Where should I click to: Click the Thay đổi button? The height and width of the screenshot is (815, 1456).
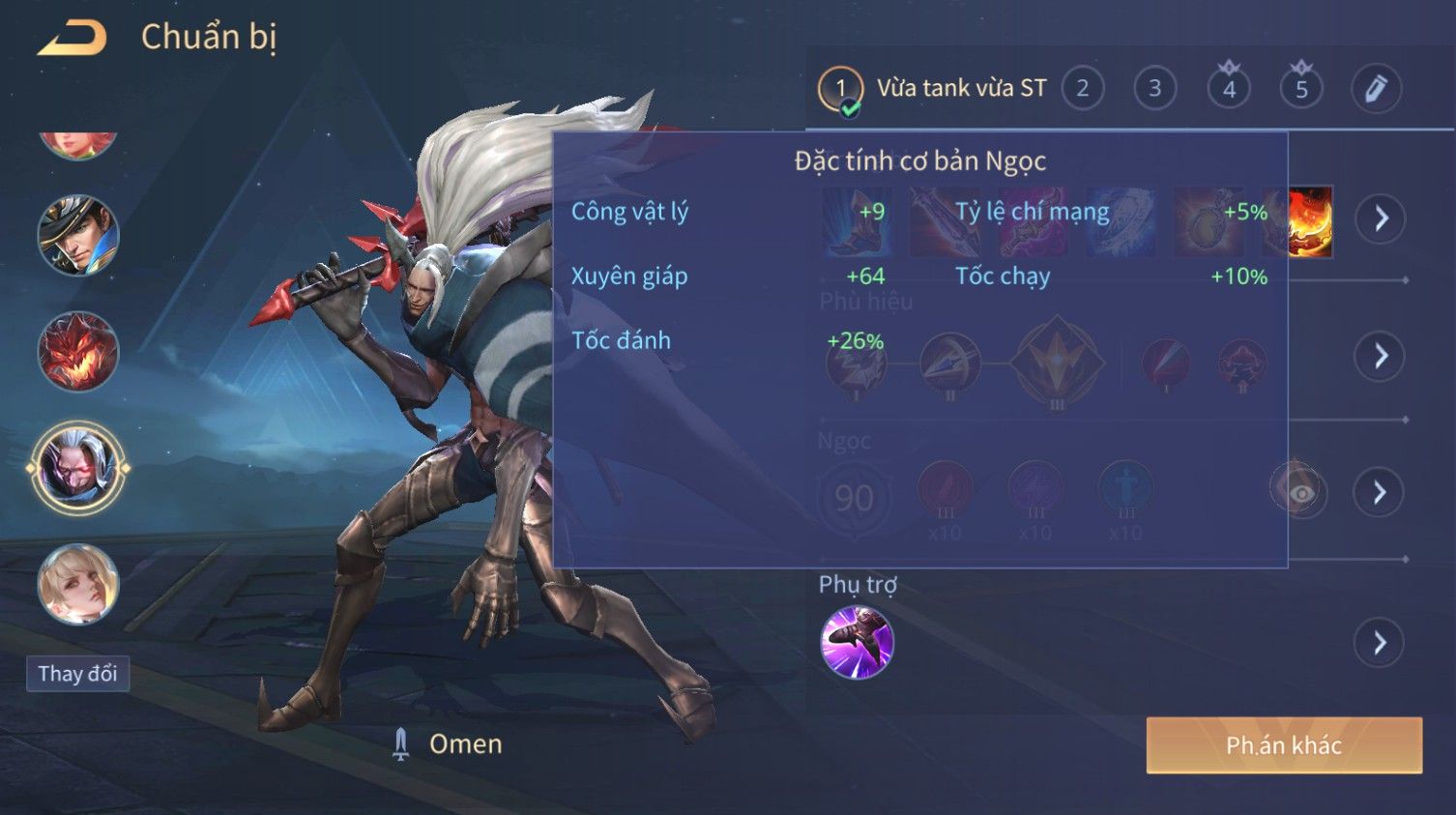(77, 674)
